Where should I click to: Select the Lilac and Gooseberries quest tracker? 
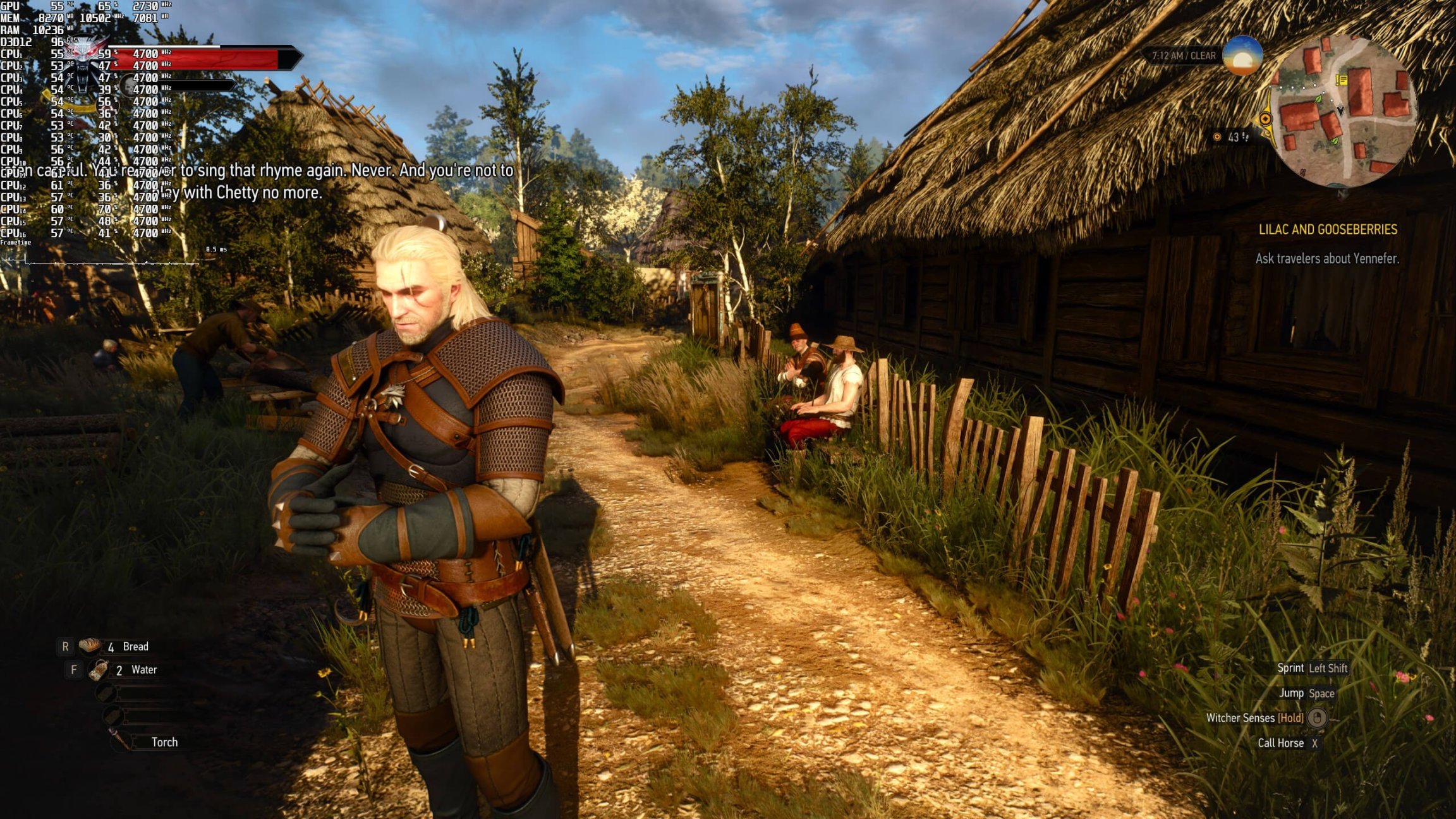coord(1328,229)
